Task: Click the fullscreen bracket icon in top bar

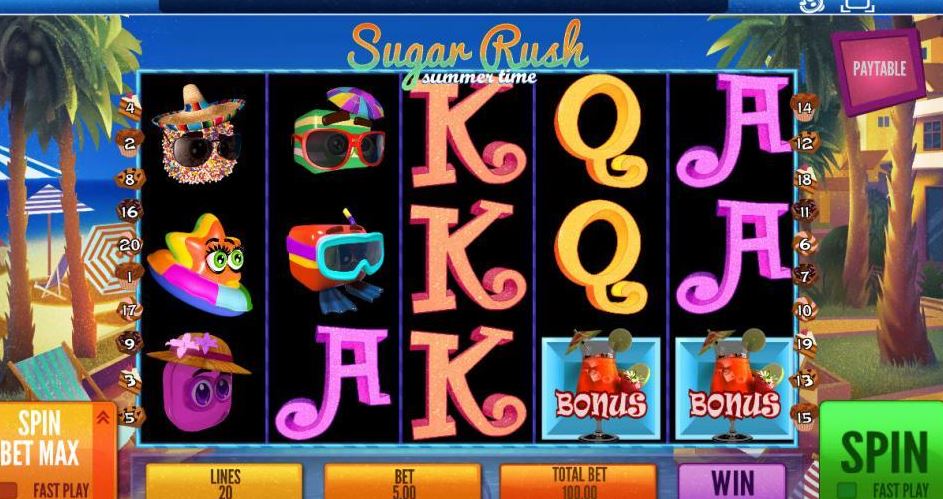Action: coord(857,5)
